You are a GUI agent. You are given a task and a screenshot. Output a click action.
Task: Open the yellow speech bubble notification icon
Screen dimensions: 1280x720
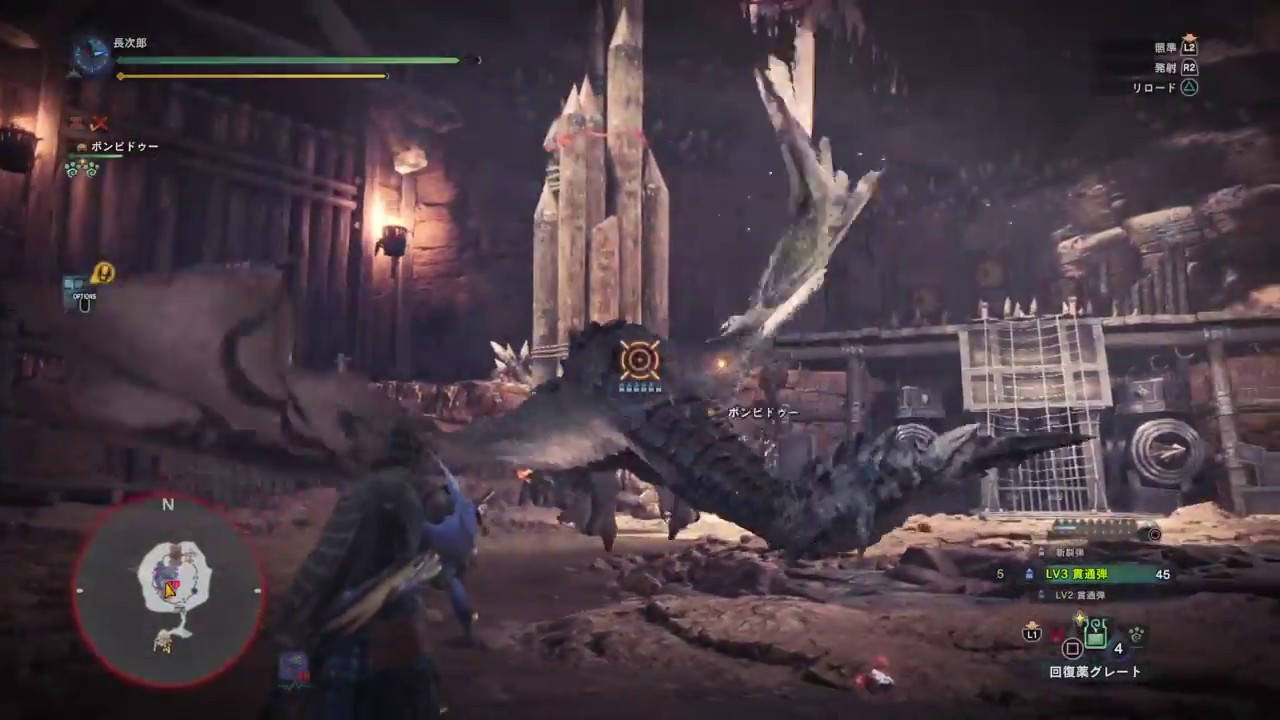(x=103, y=274)
